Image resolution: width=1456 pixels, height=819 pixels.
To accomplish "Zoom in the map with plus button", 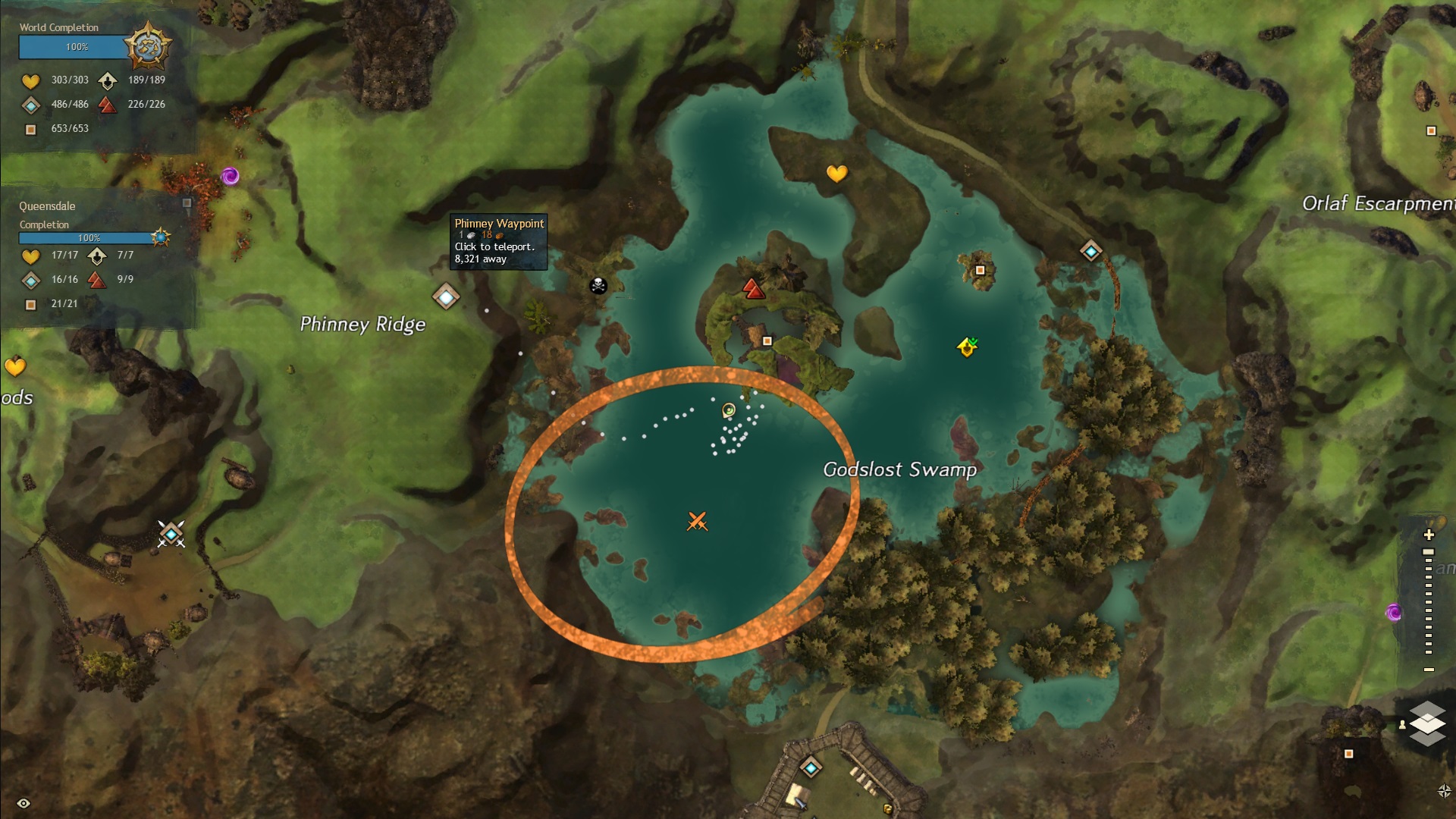I will [1429, 535].
